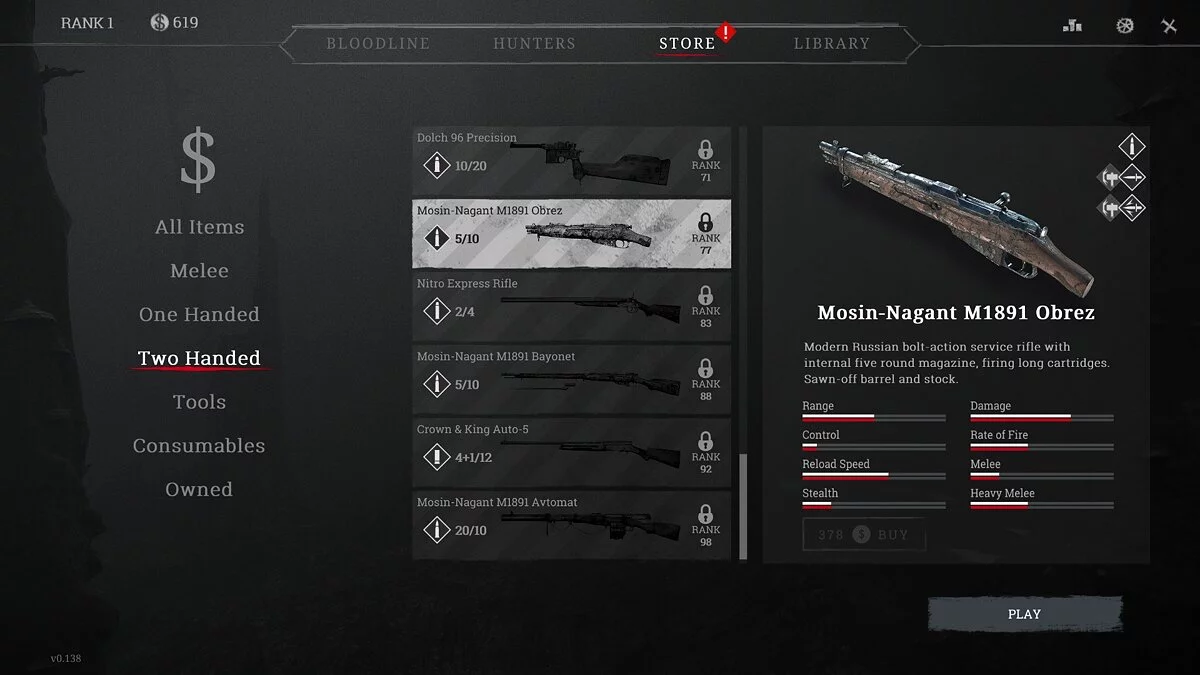Screen dimensions: 1200x675
Task: Close the menu with the X icon
Action: (x=1169, y=26)
